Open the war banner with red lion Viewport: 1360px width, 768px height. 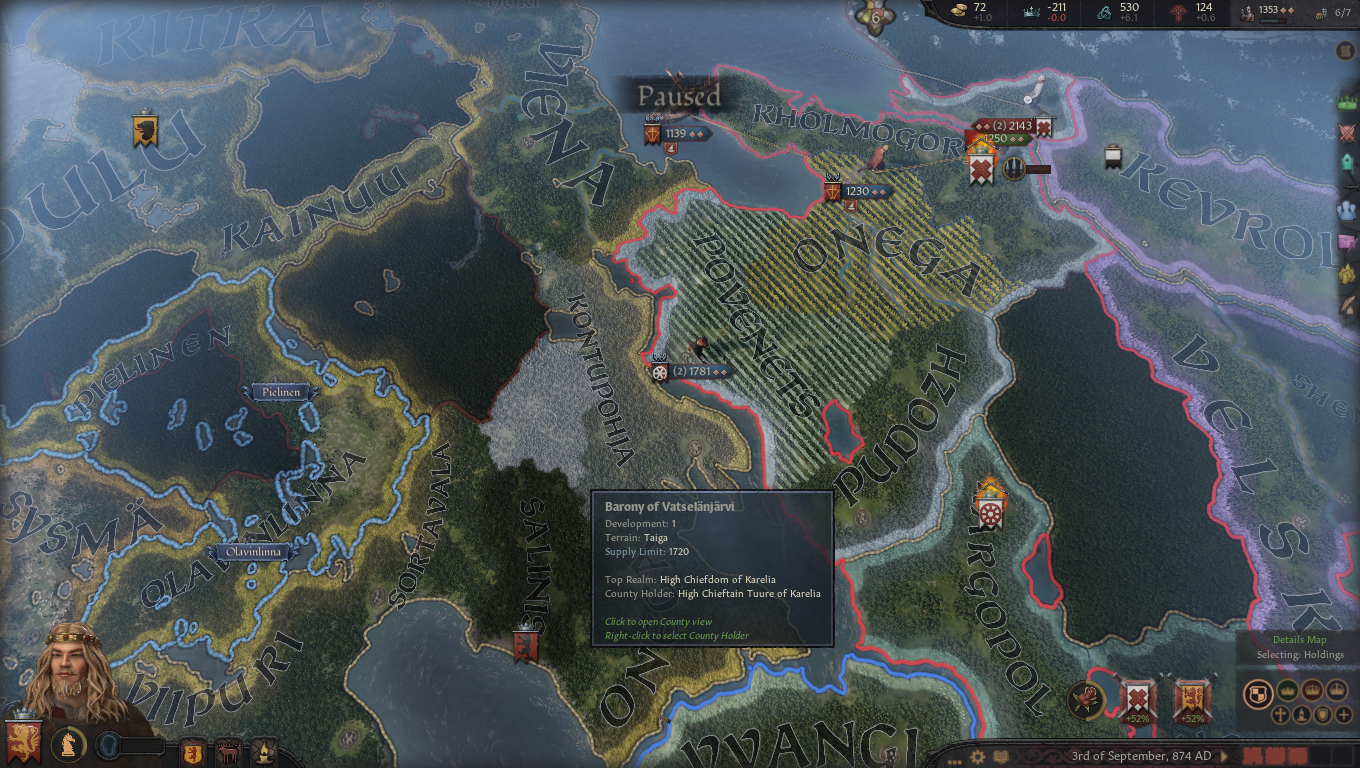[x=1192, y=699]
